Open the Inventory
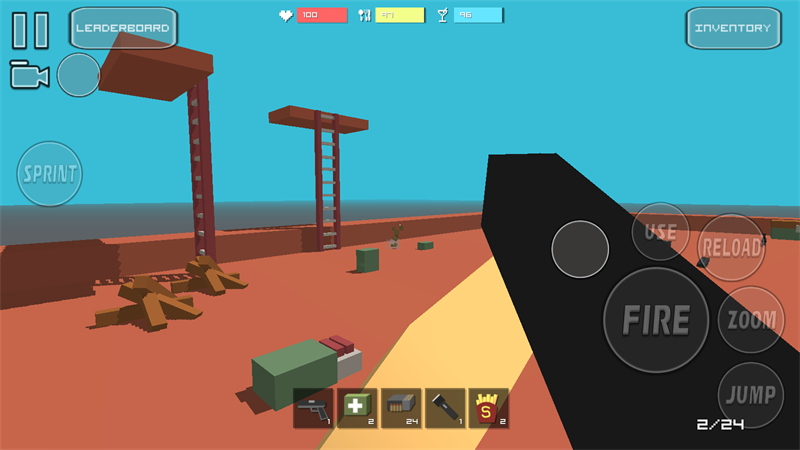 733,28
